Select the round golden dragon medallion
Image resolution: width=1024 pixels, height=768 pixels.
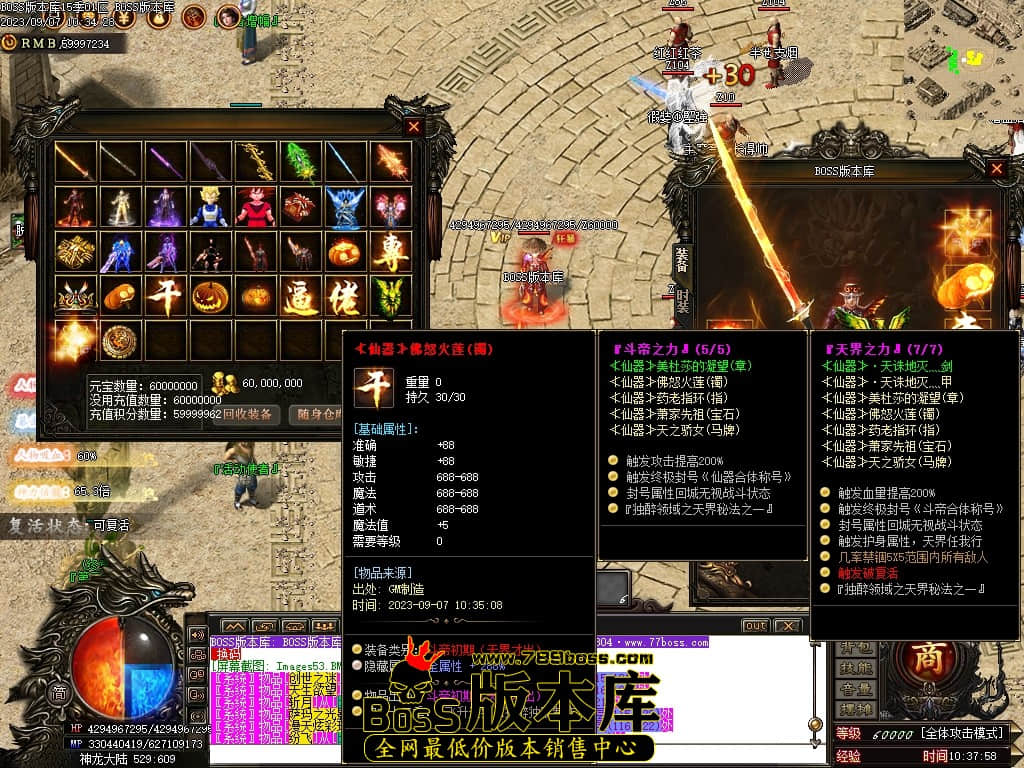[x=120, y=341]
